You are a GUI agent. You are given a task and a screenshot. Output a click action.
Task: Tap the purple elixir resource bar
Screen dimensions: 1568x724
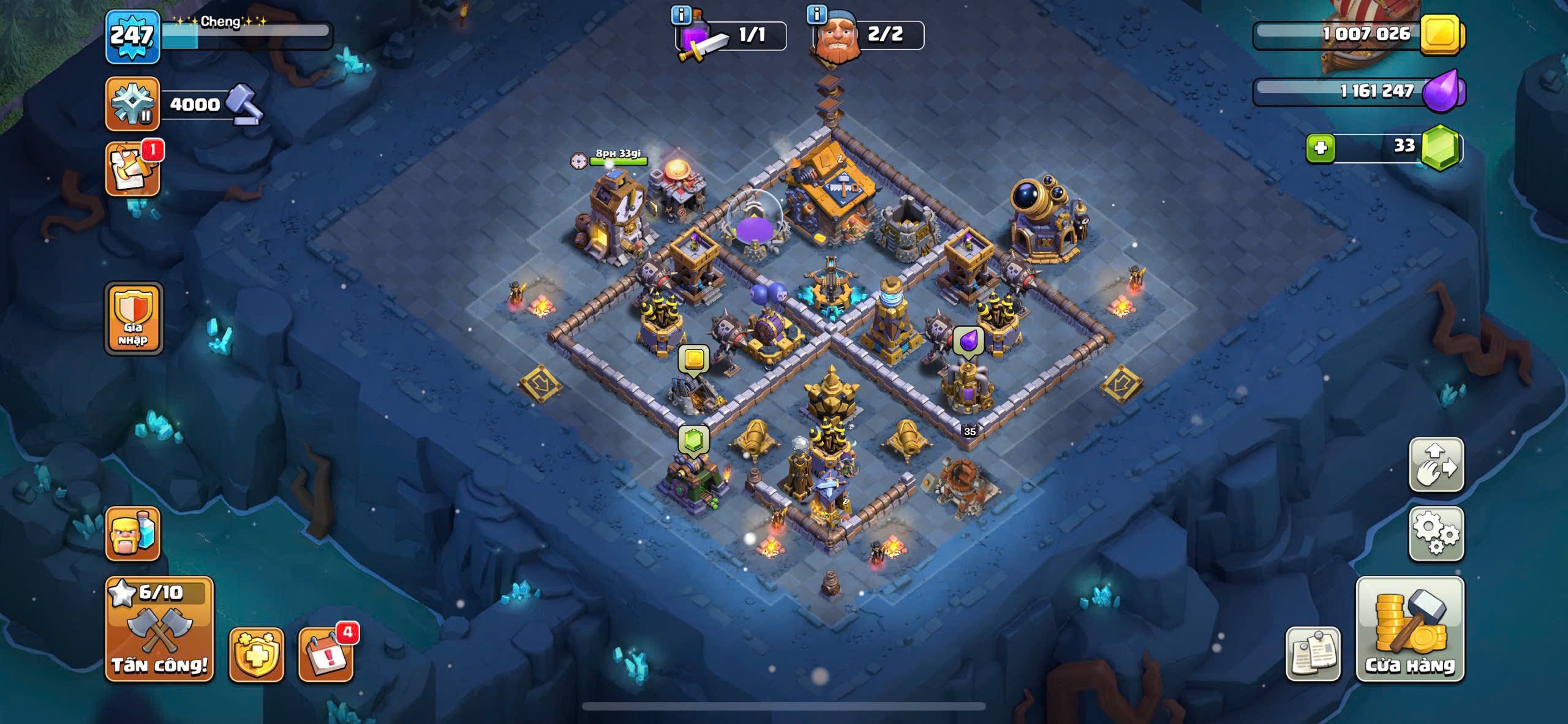click(x=1357, y=92)
